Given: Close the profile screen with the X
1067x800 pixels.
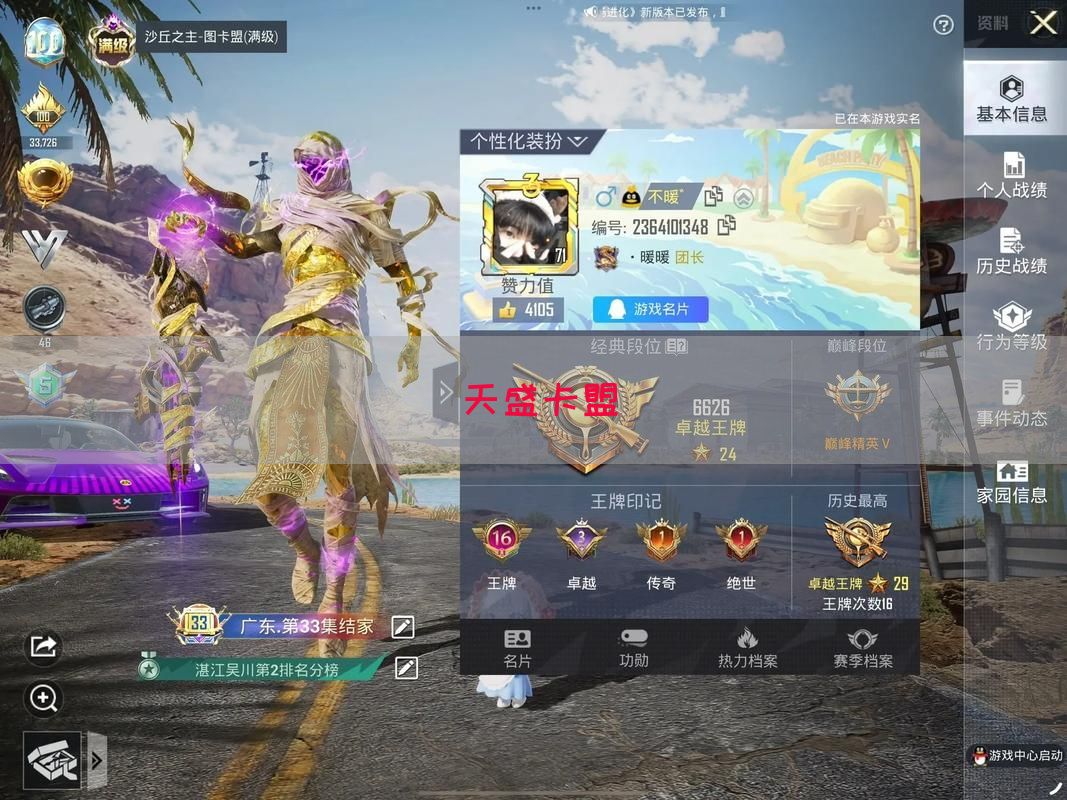Looking at the screenshot, I should 1043,23.
